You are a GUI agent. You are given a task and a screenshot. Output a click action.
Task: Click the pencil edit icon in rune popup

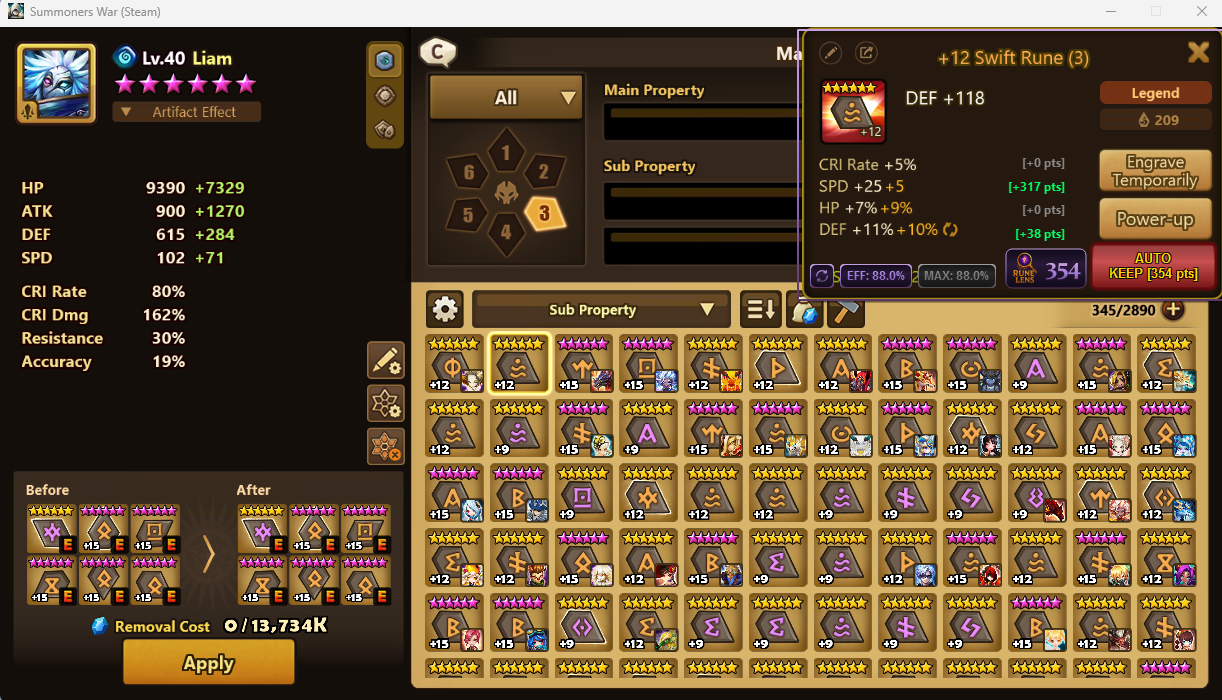830,53
